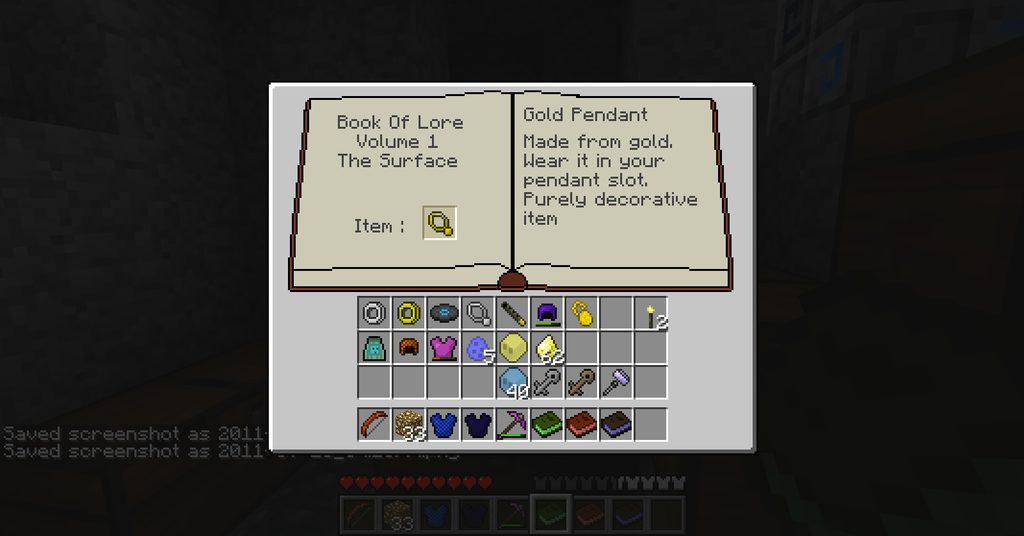Viewport: 1024px width, 536px height.
Task: Select the pink chestplate
Action: pos(443,348)
